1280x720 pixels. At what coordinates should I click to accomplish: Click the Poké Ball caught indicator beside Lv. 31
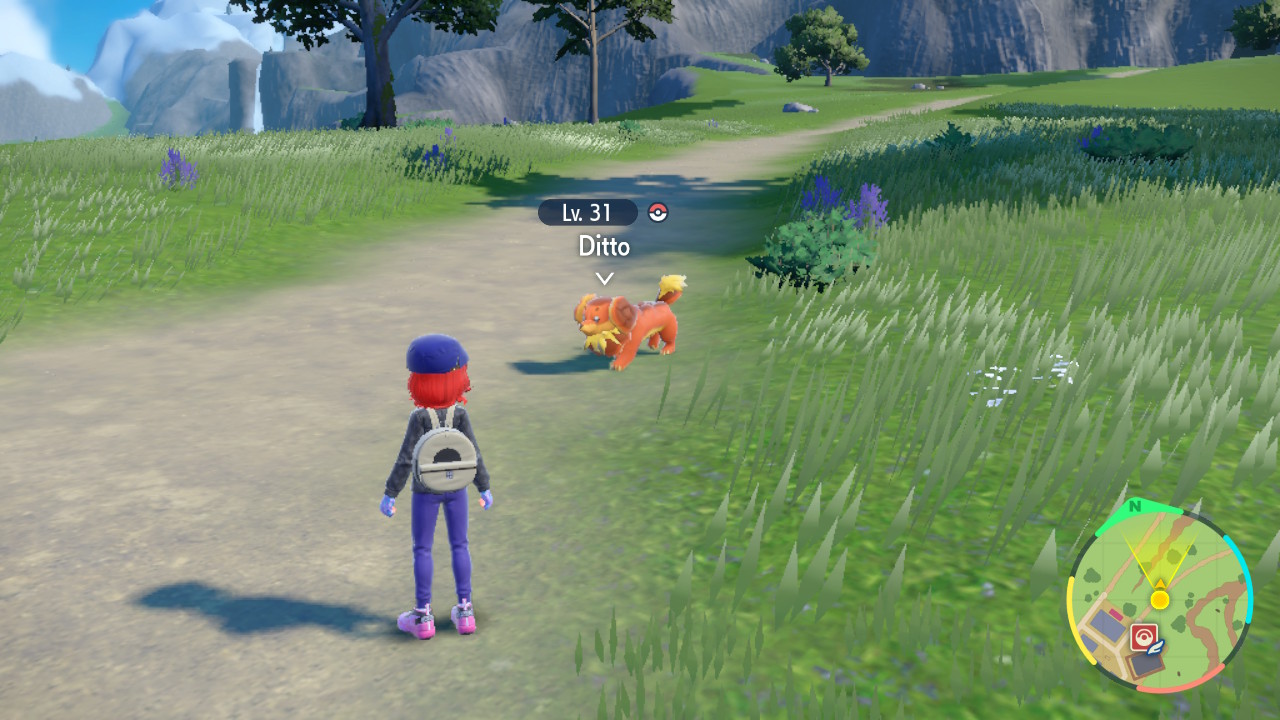659,212
